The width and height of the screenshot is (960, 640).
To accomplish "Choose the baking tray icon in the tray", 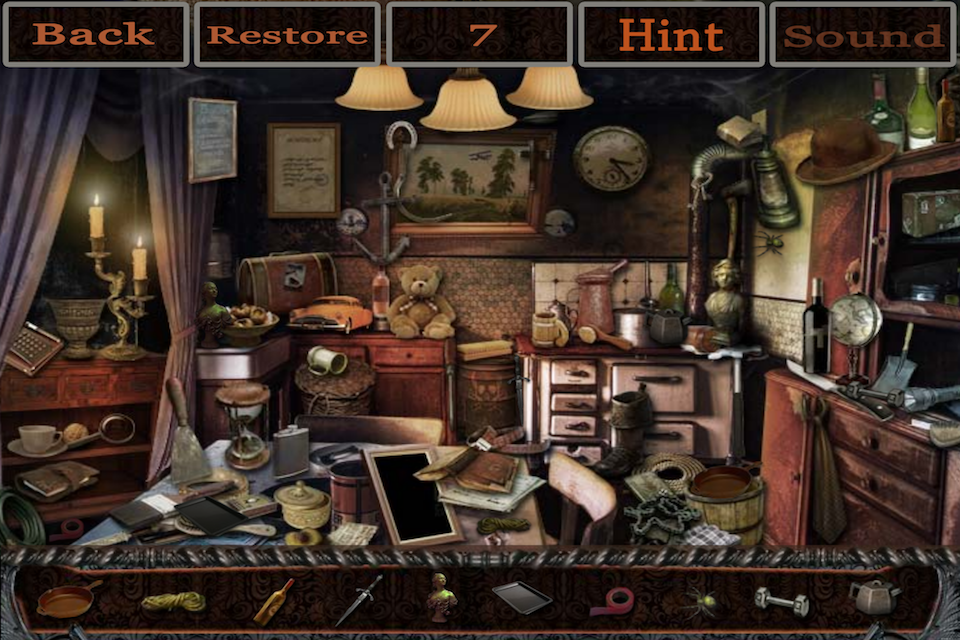I will pyautogui.click(x=521, y=597).
